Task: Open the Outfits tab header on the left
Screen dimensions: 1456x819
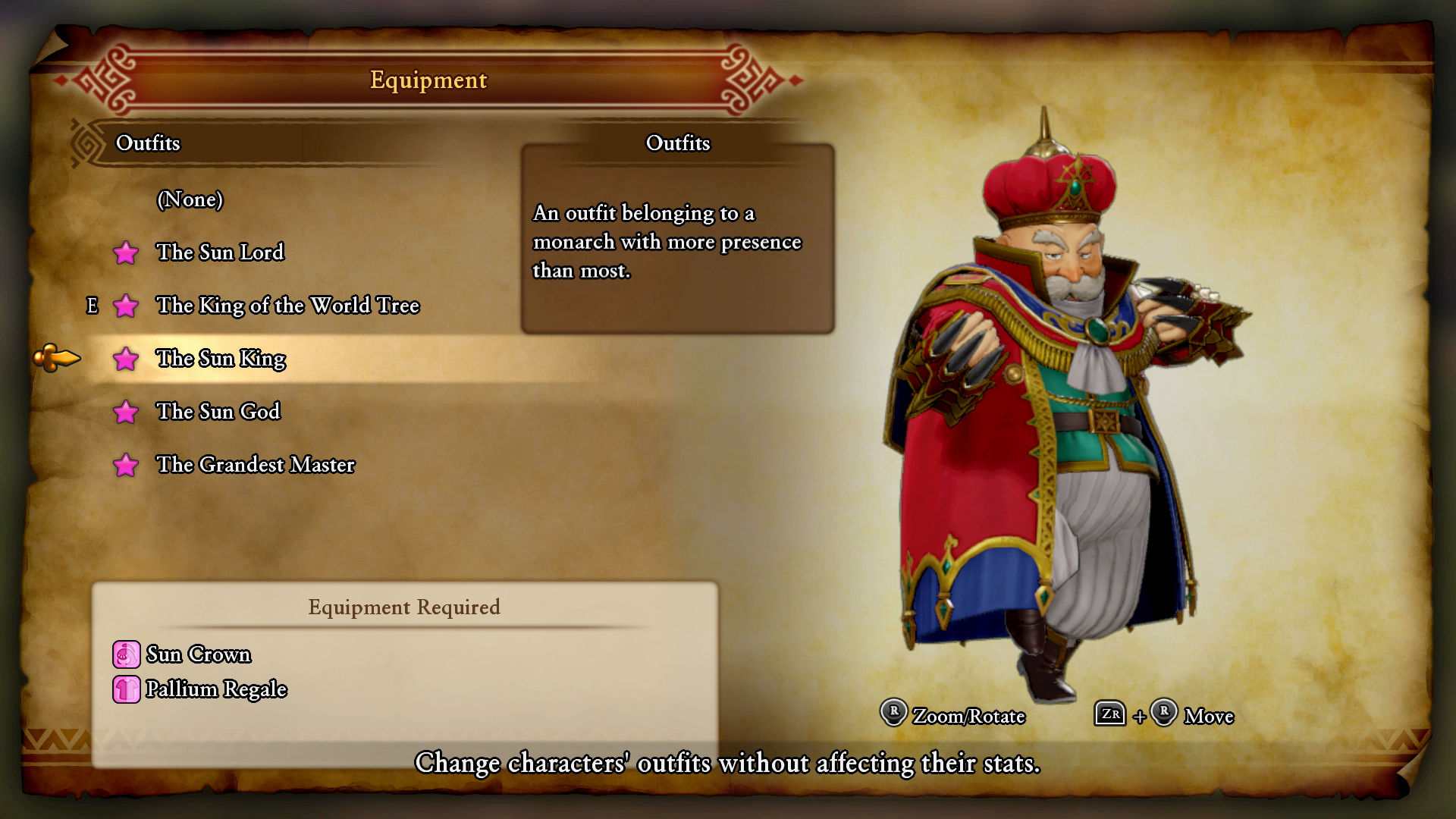Action: 149,143
